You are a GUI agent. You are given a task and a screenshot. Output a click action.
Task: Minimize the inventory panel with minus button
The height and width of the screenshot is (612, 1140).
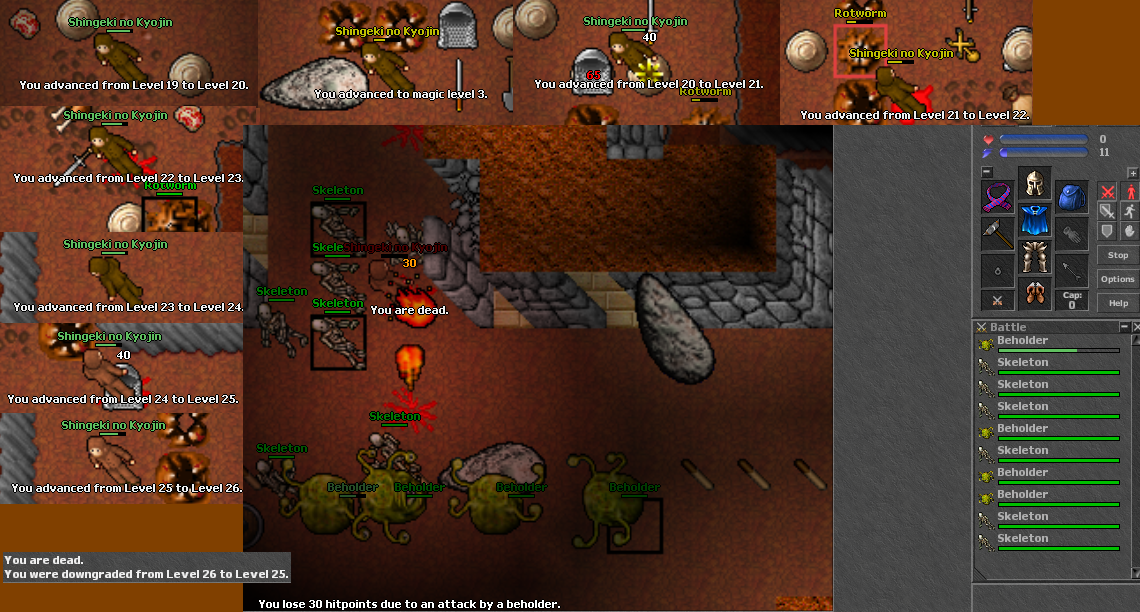986,172
